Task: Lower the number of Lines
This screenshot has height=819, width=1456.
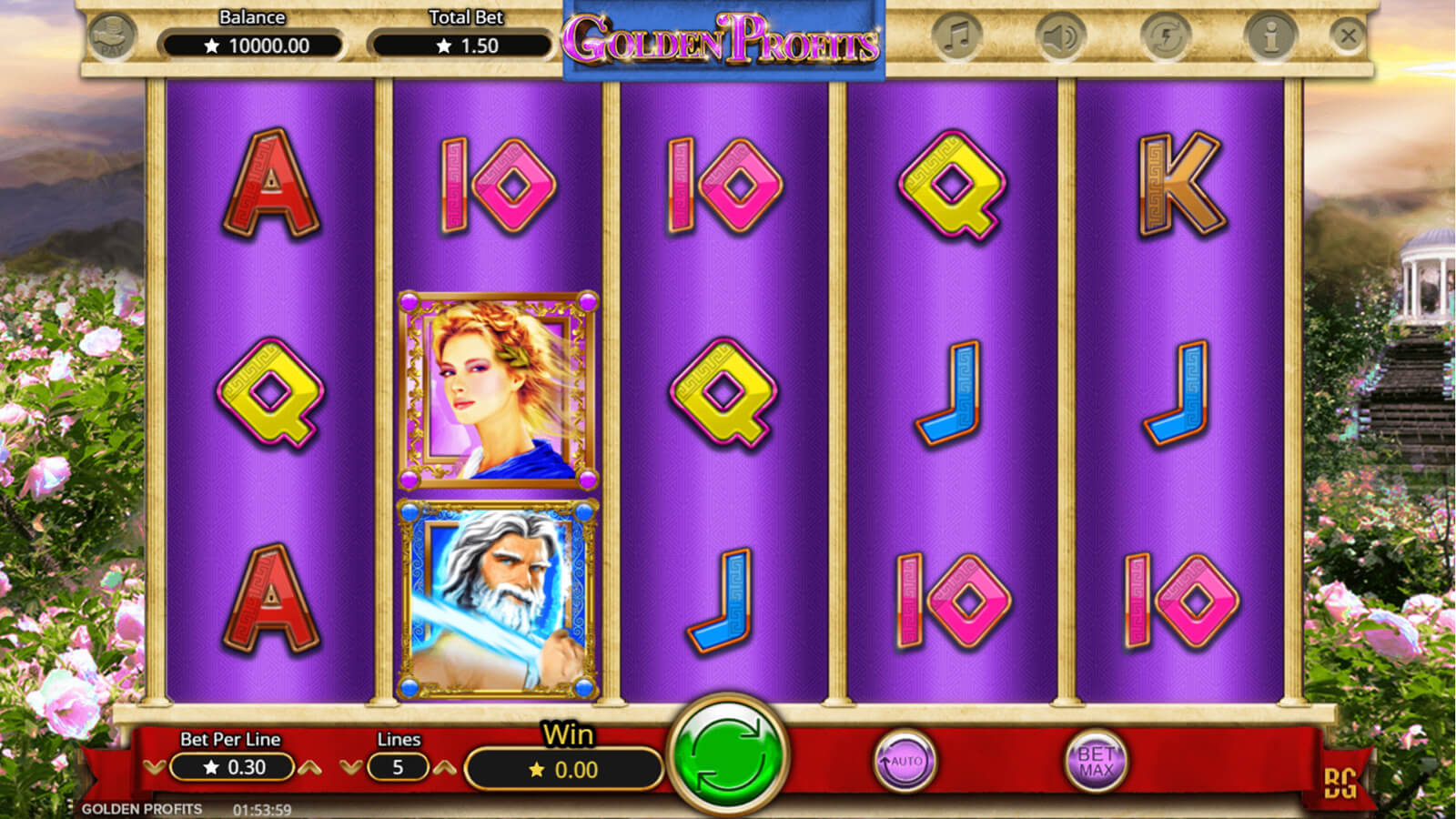Action: click(x=350, y=768)
